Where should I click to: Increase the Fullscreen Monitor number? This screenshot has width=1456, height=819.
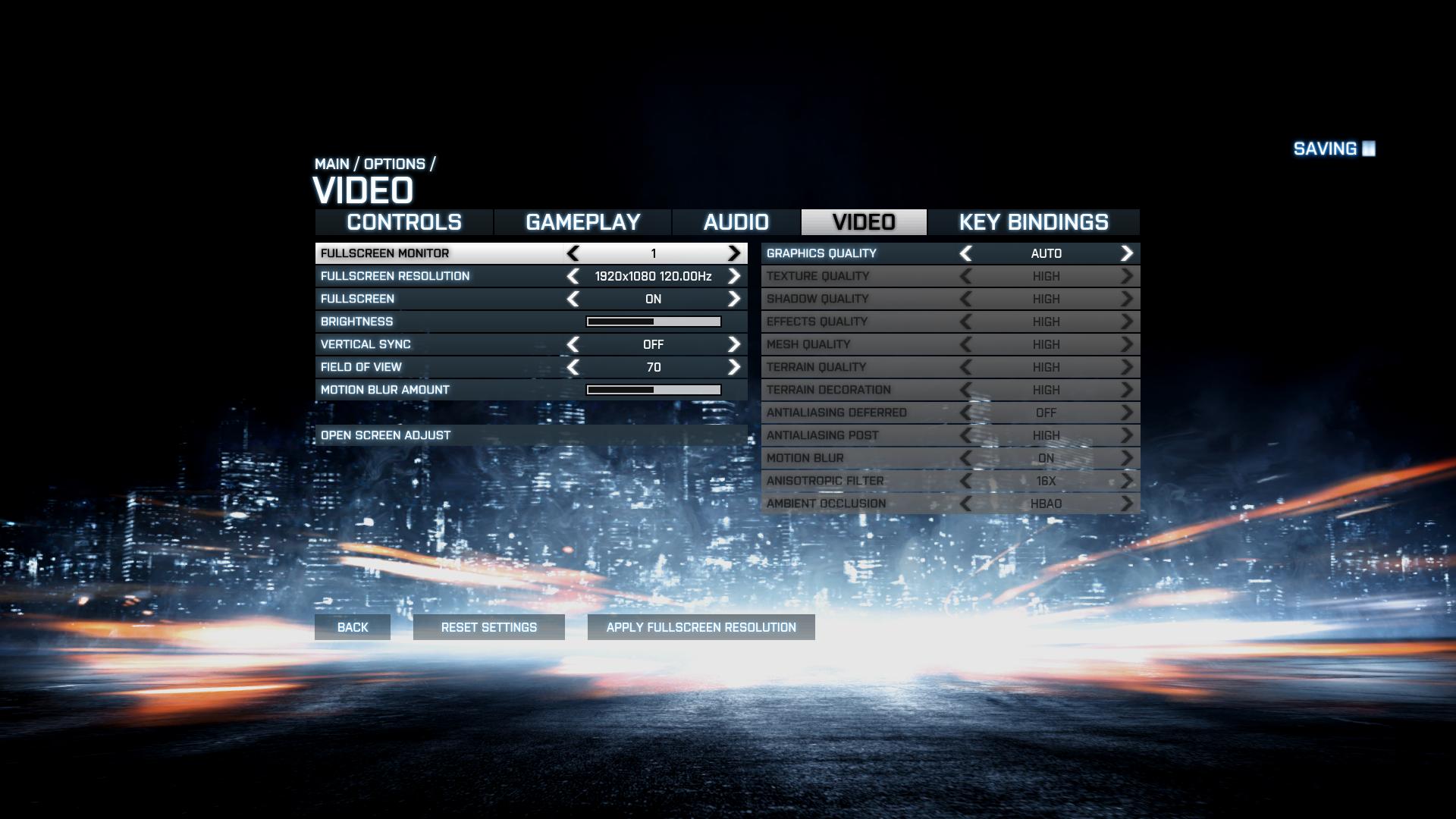(734, 253)
